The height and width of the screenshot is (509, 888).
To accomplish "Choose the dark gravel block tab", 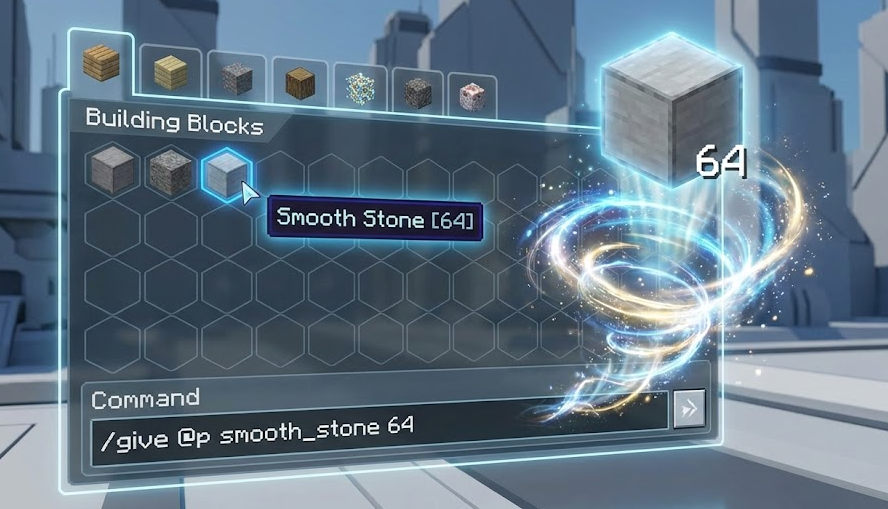I will pyautogui.click(x=417, y=93).
